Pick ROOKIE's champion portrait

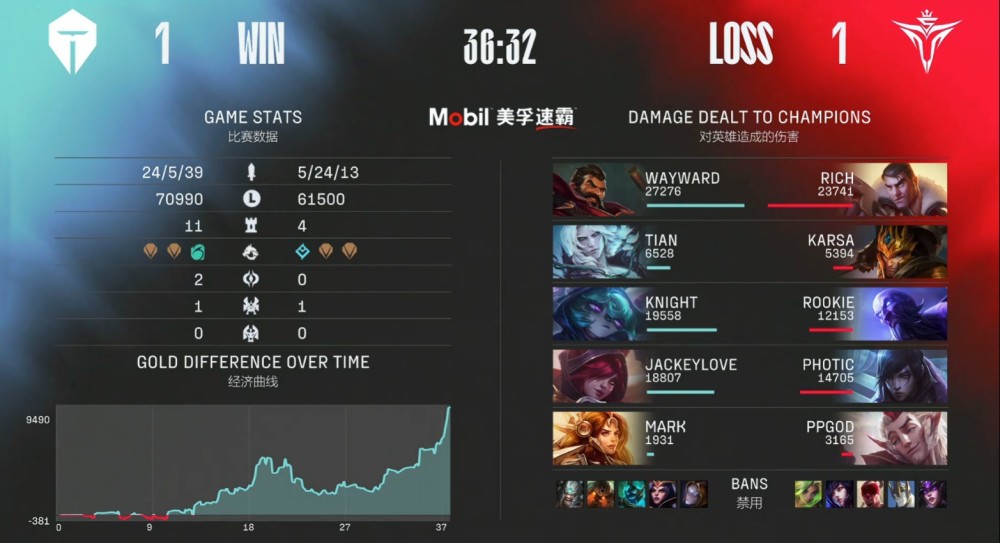[903, 313]
